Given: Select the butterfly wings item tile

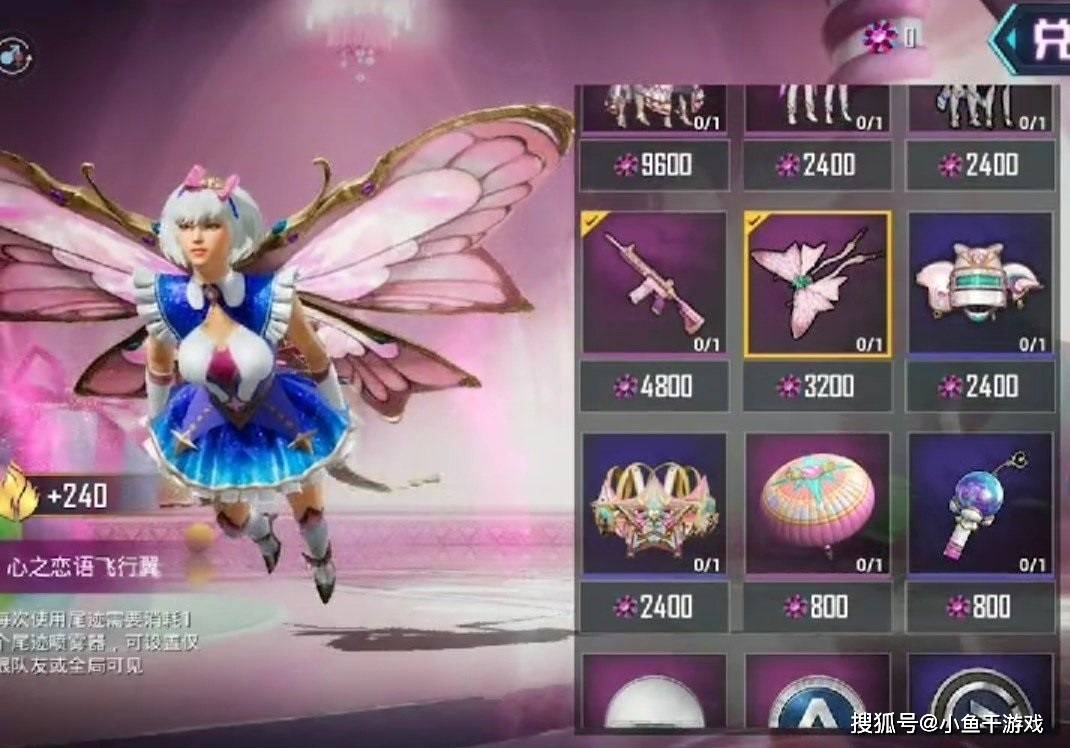Looking at the screenshot, I should click(x=817, y=283).
